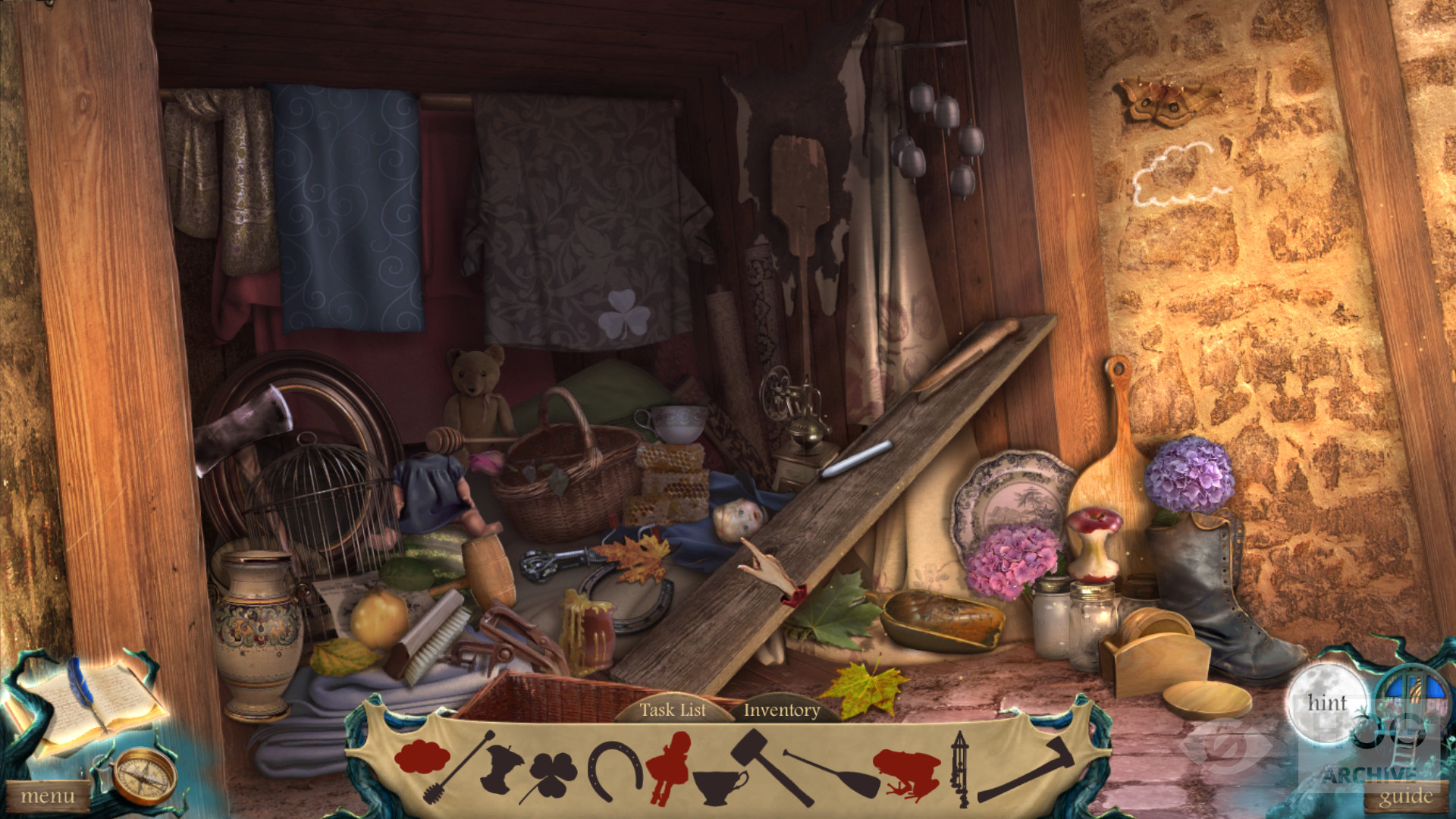Open the game menu
Viewport: 1456px width, 819px height.
(47, 796)
